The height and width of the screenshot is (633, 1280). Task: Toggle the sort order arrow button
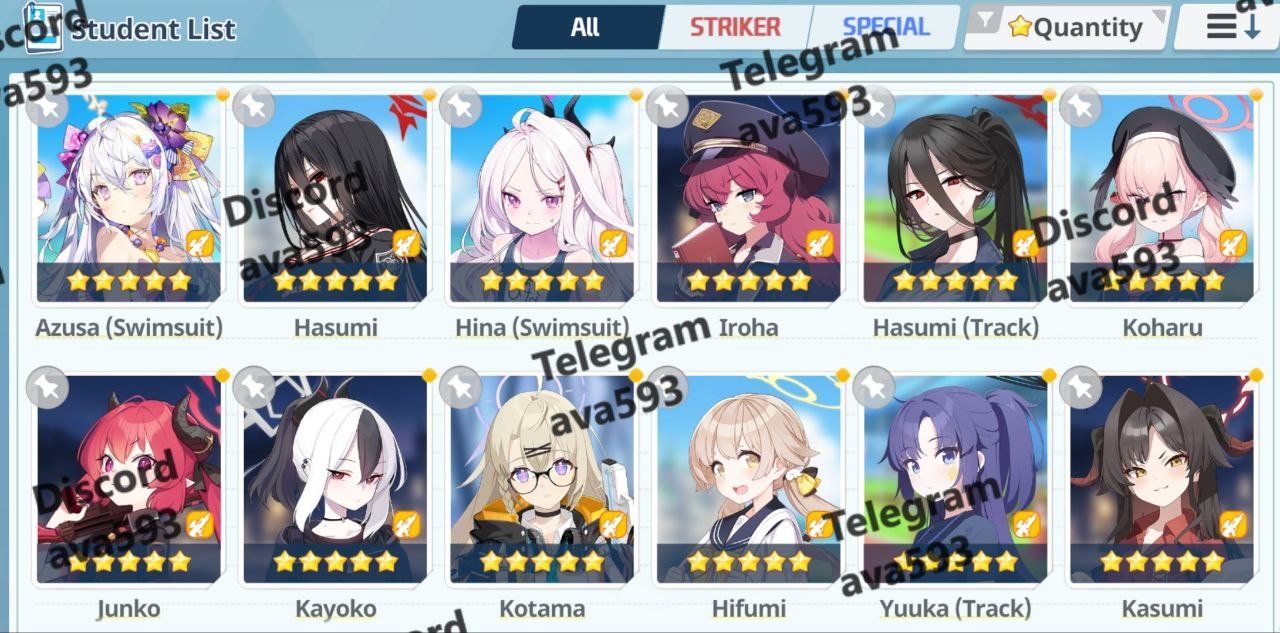(x=1231, y=27)
